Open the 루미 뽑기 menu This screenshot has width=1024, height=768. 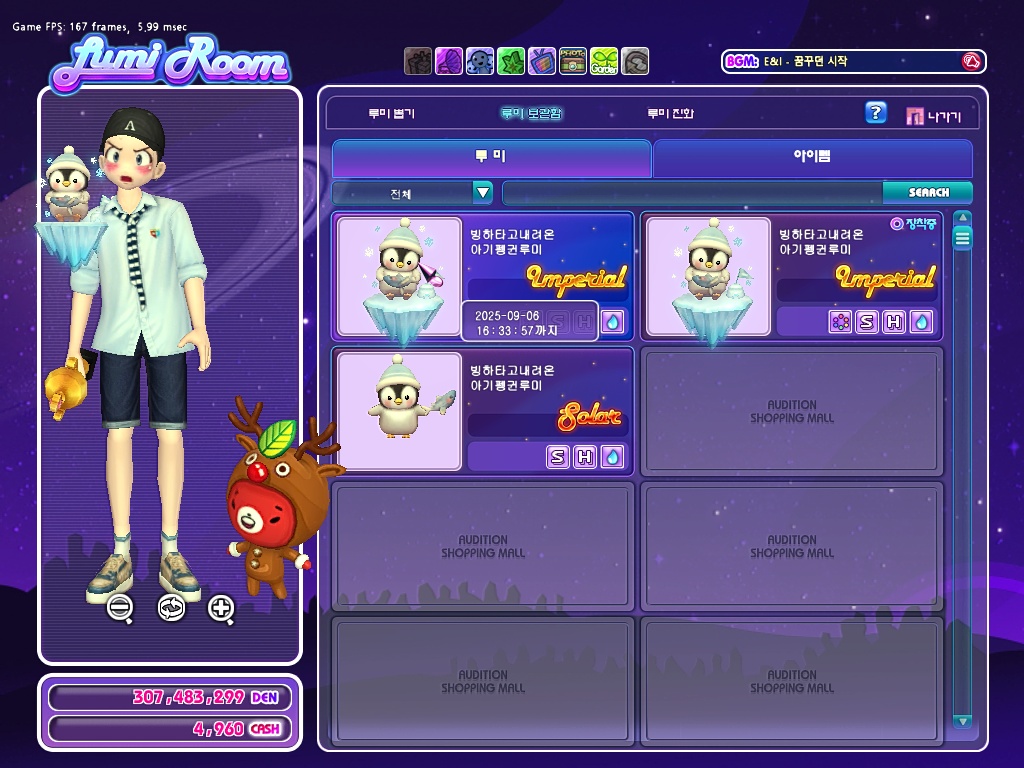click(x=390, y=114)
